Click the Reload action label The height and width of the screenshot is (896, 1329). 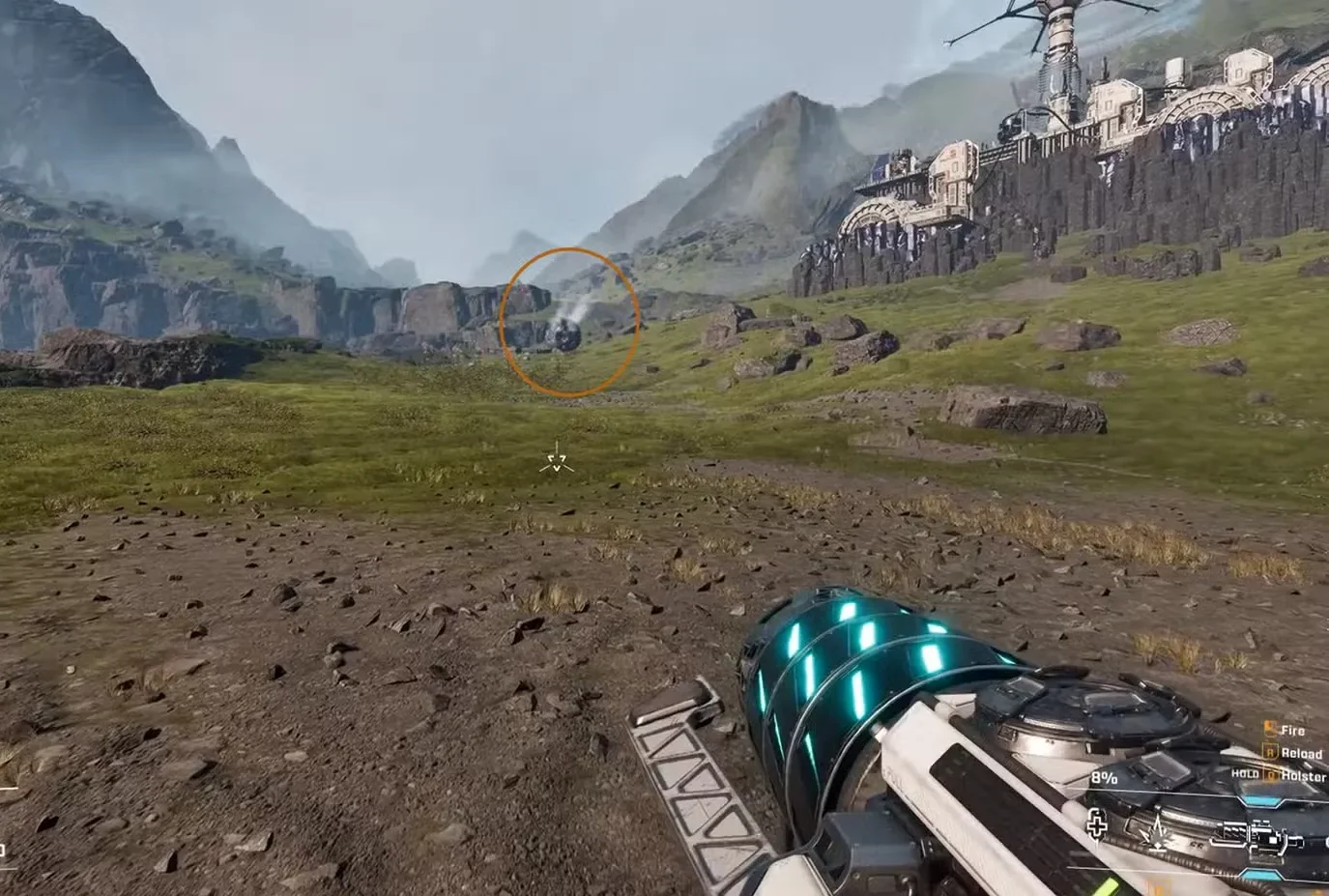[1303, 753]
